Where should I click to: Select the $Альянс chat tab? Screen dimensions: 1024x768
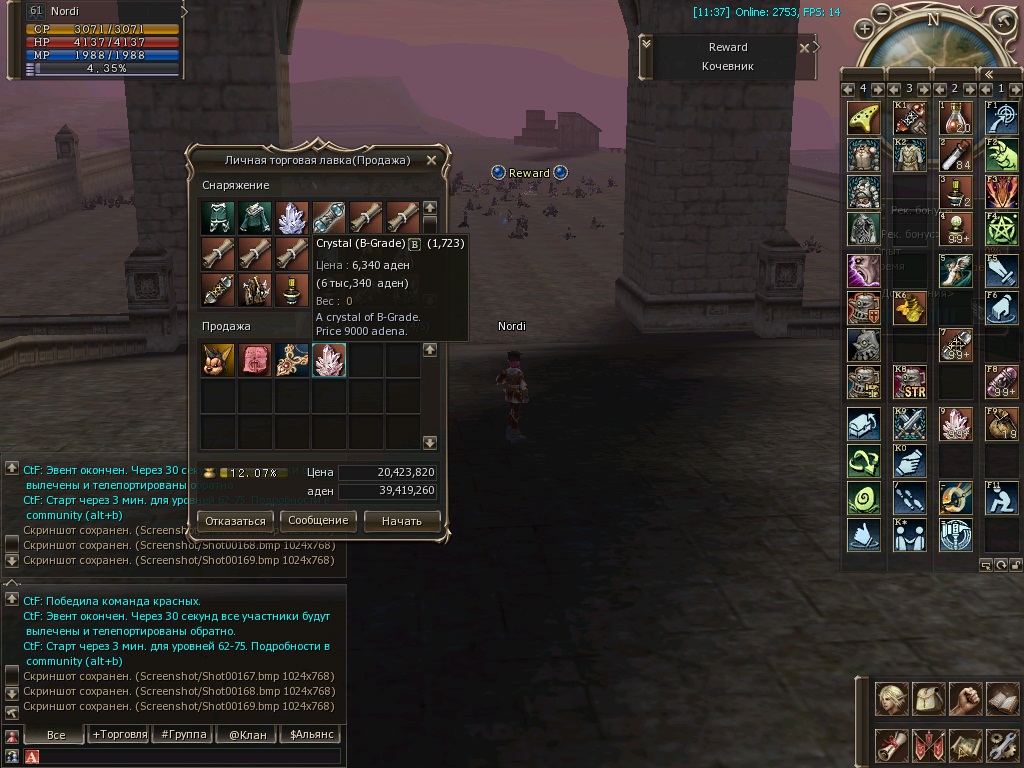tap(310, 734)
